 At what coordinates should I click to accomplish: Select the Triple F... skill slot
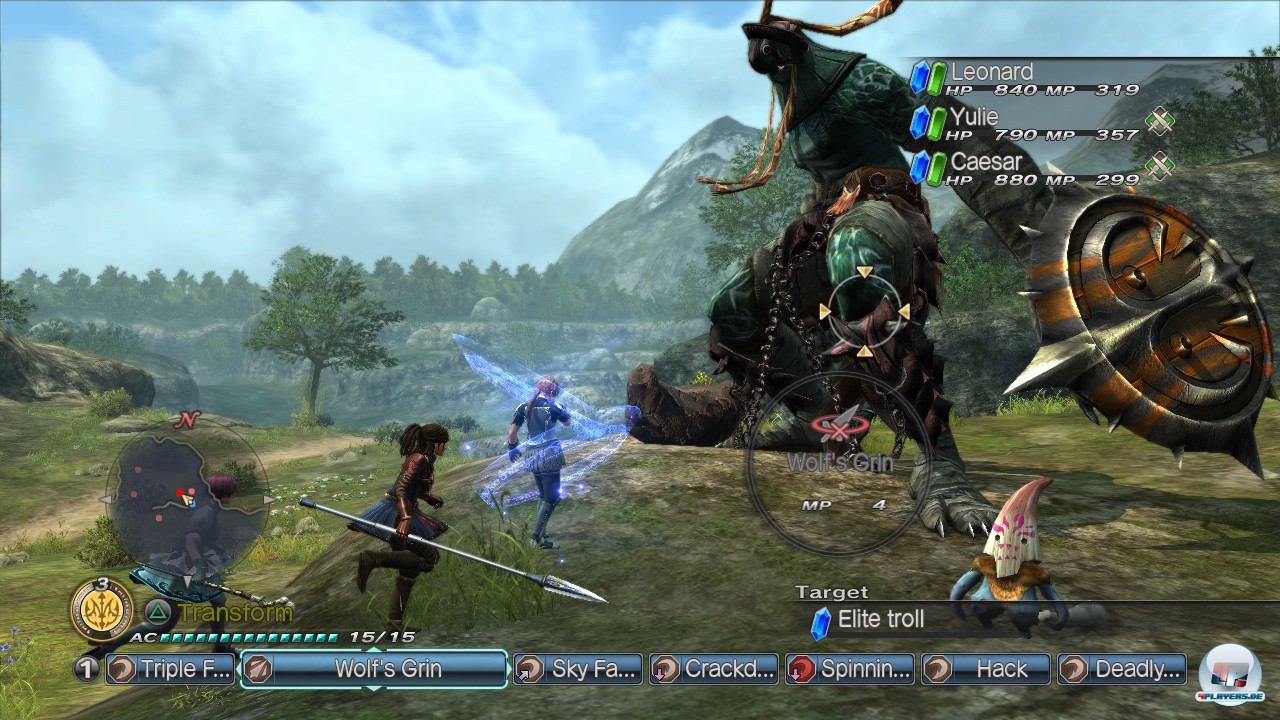click(x=170, y=669)
